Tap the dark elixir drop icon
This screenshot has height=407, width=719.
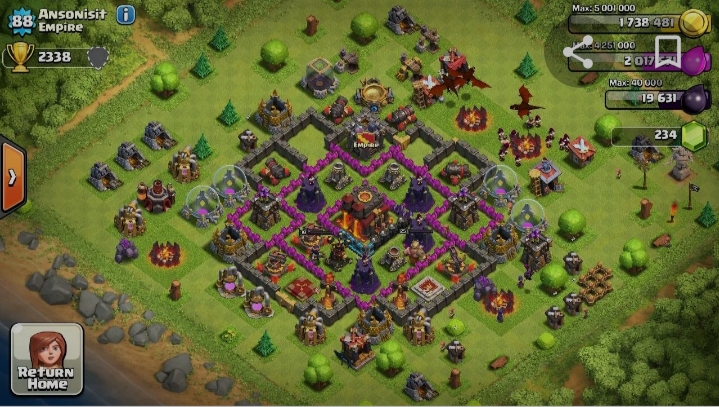693,98
